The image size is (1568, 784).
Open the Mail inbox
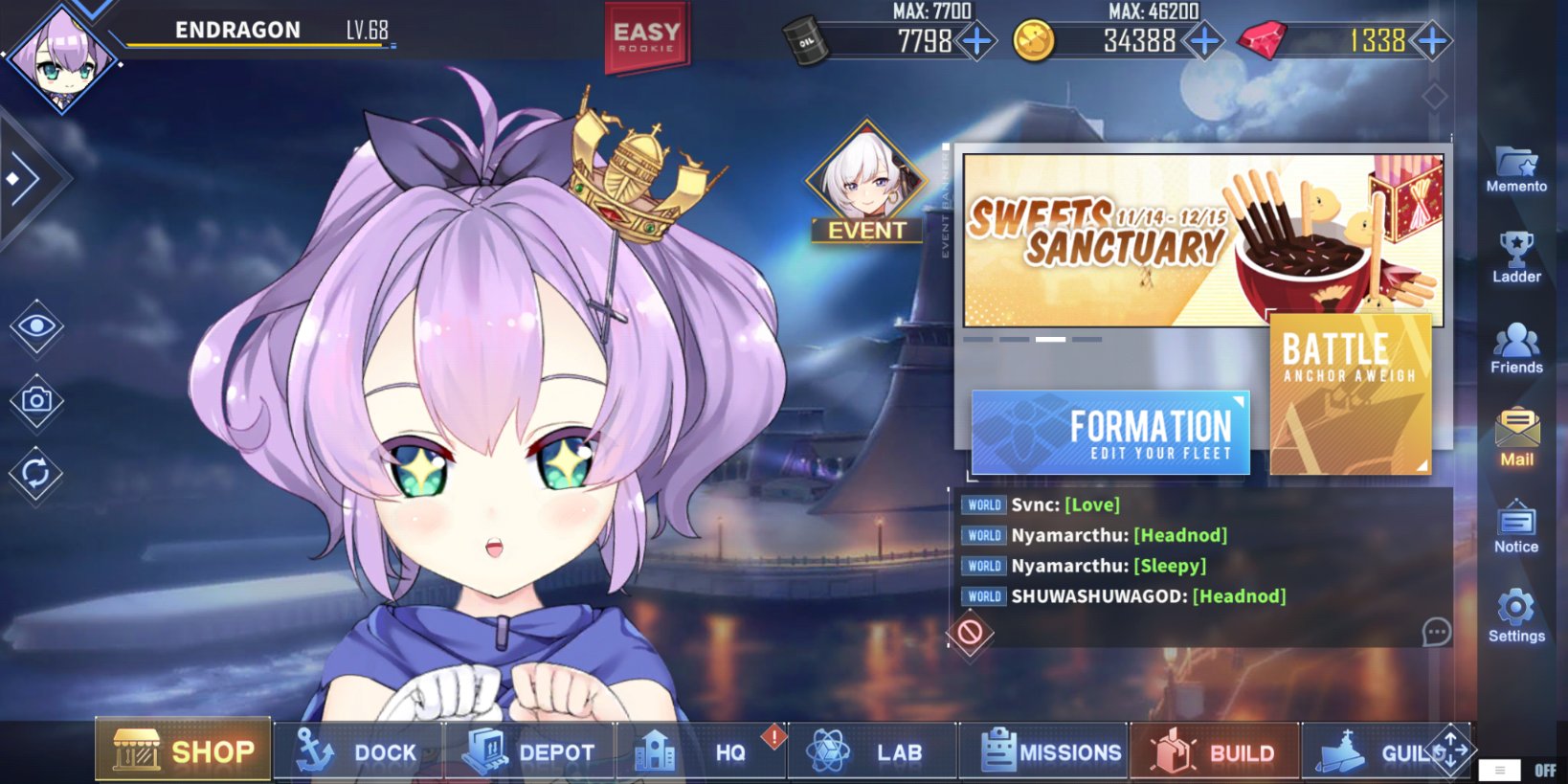point(1516,437)
